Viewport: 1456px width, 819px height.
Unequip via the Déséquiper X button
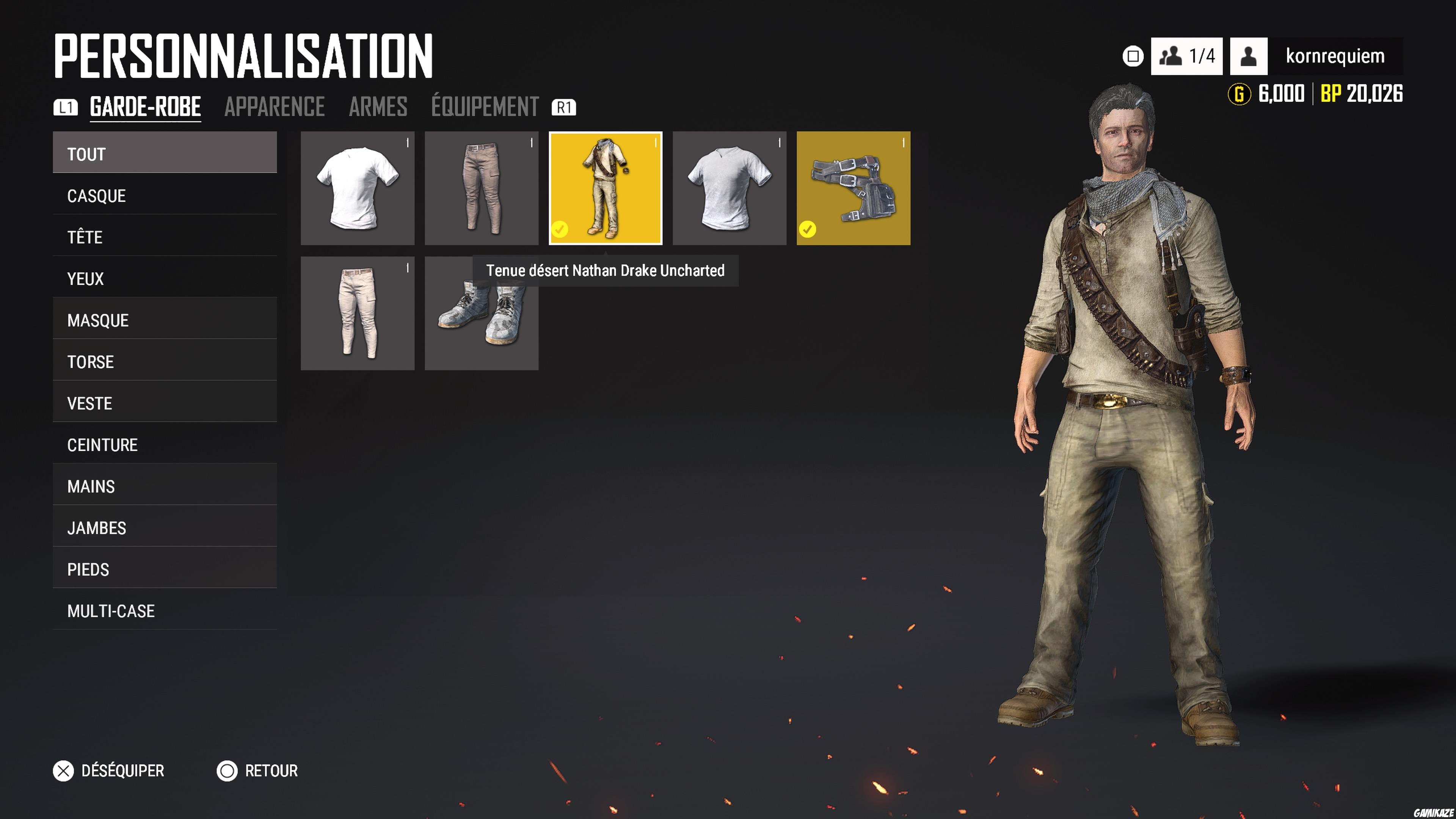[64, 770]
